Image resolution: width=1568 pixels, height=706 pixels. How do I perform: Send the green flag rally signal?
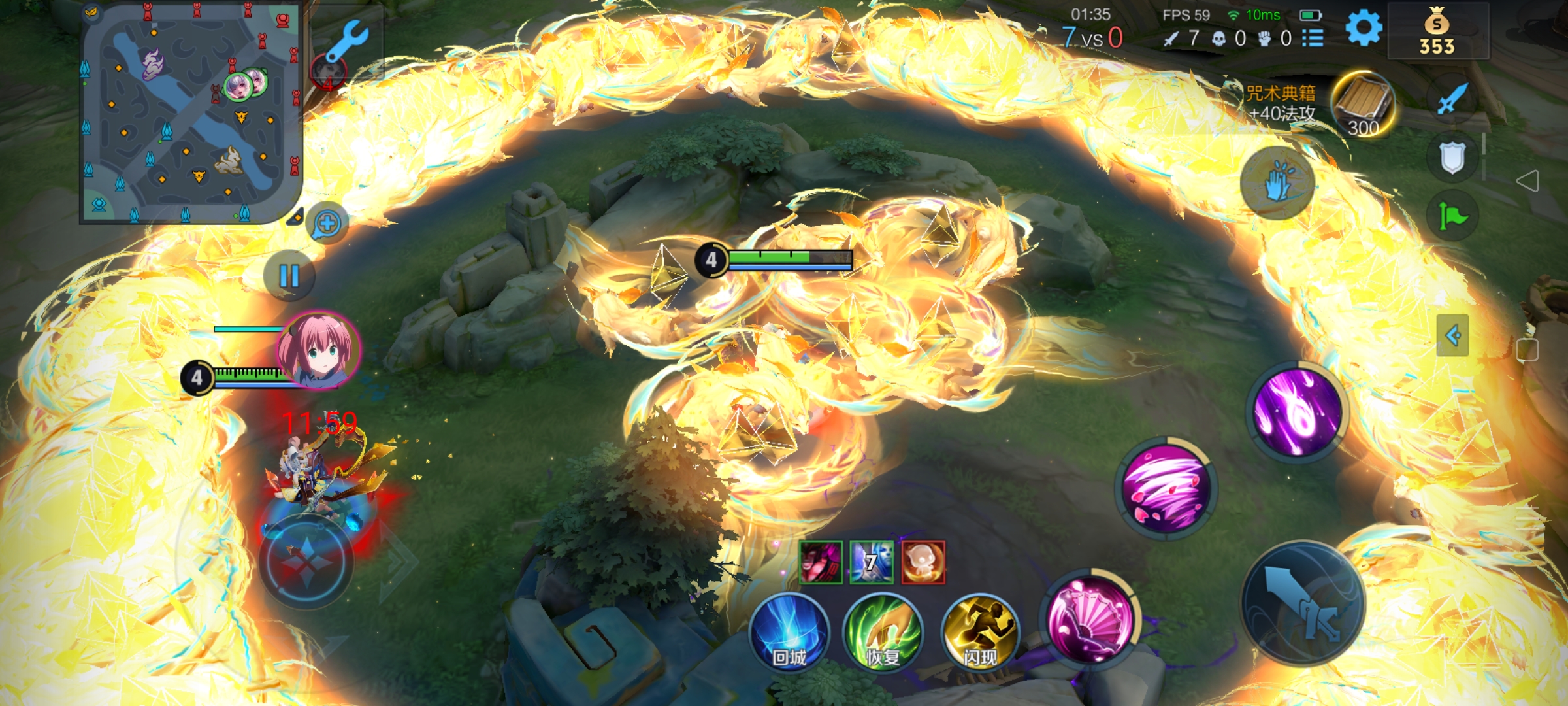point(1452,216)
